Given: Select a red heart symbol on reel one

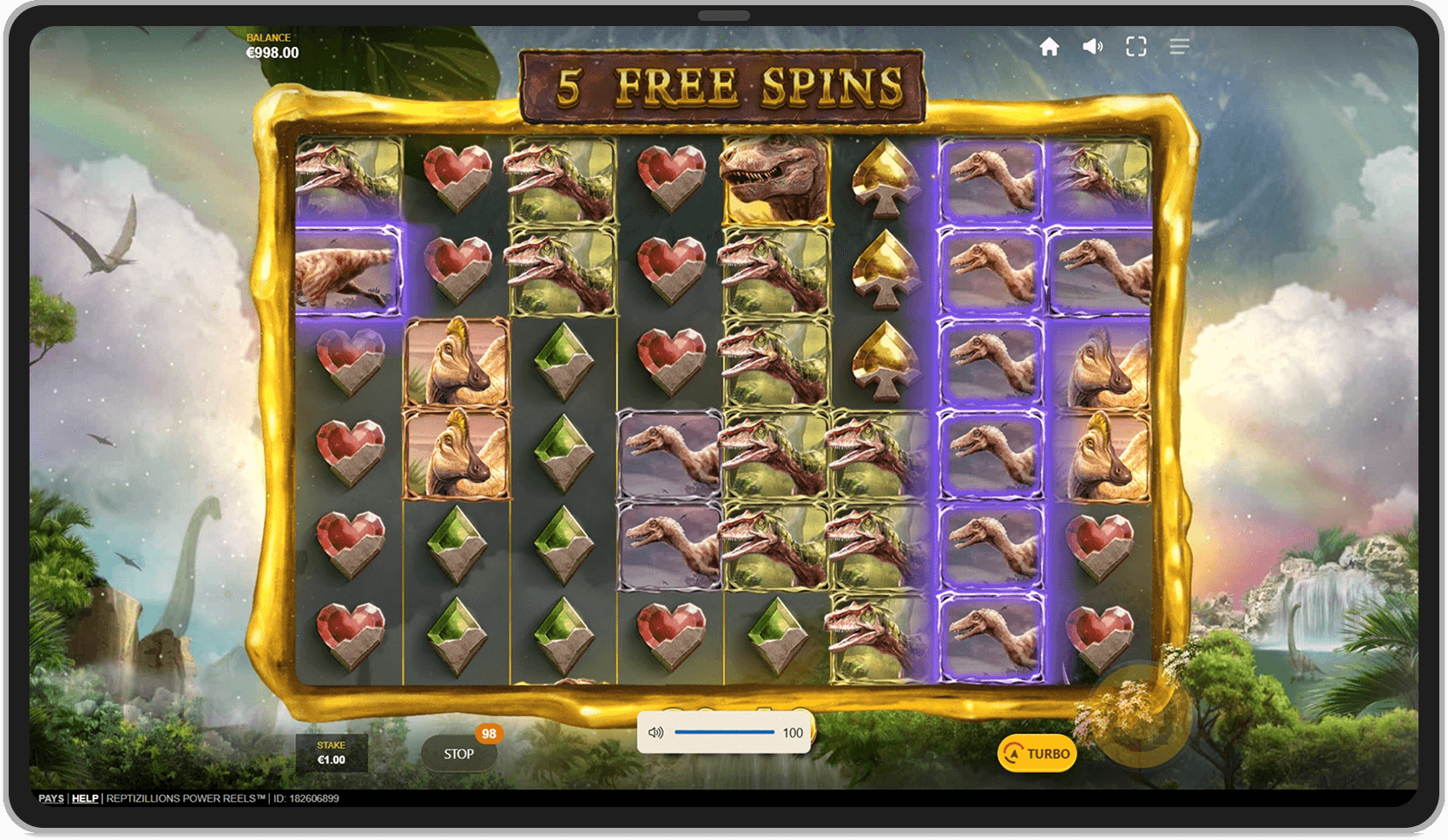Looking at the screenshot, I should click(x=346, y=360).
